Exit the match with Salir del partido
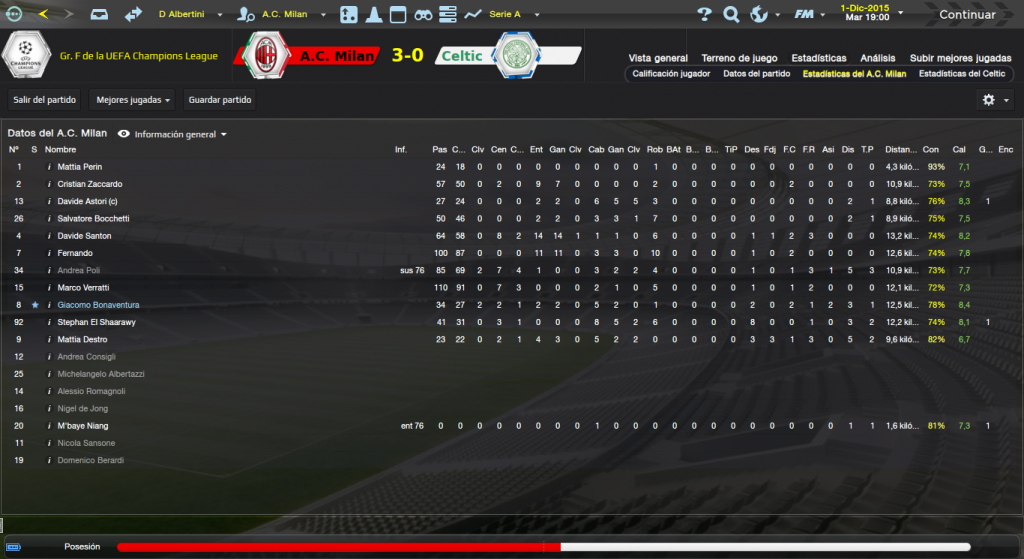Image resolution: width=1024 pixels, height=559 pixels. point(42,100)
